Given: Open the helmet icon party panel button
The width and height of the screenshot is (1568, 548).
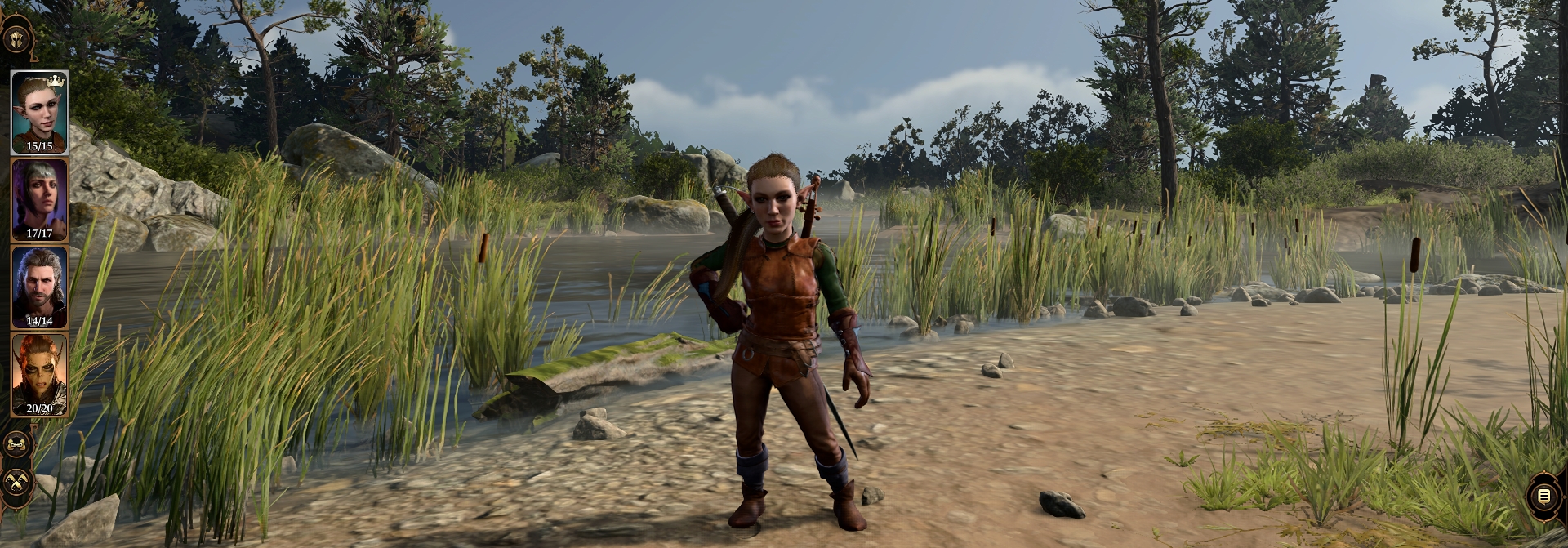Looking at the screenshot, I should [x=17, y=38].
